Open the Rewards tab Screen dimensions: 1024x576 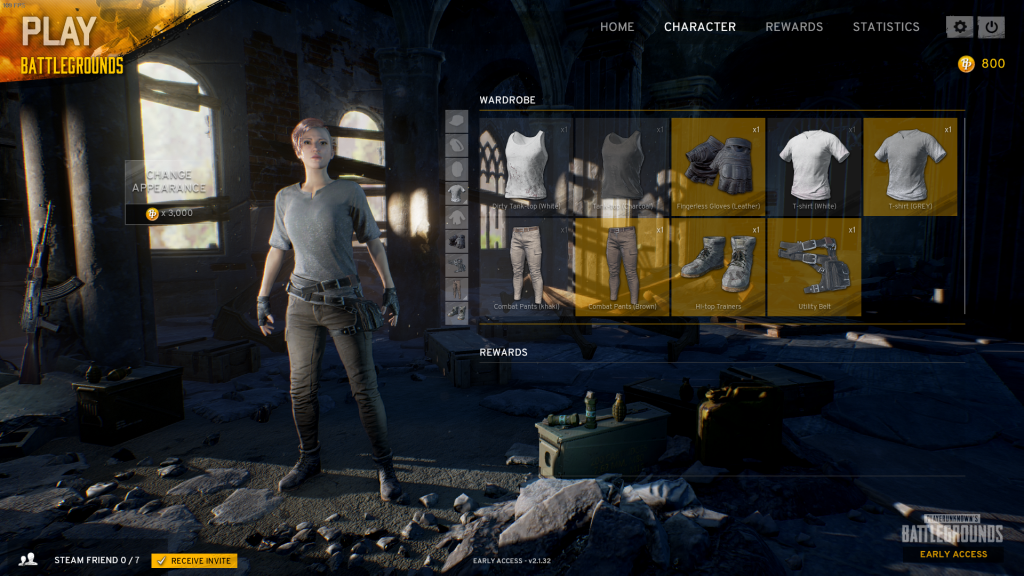tap(794, 27)
